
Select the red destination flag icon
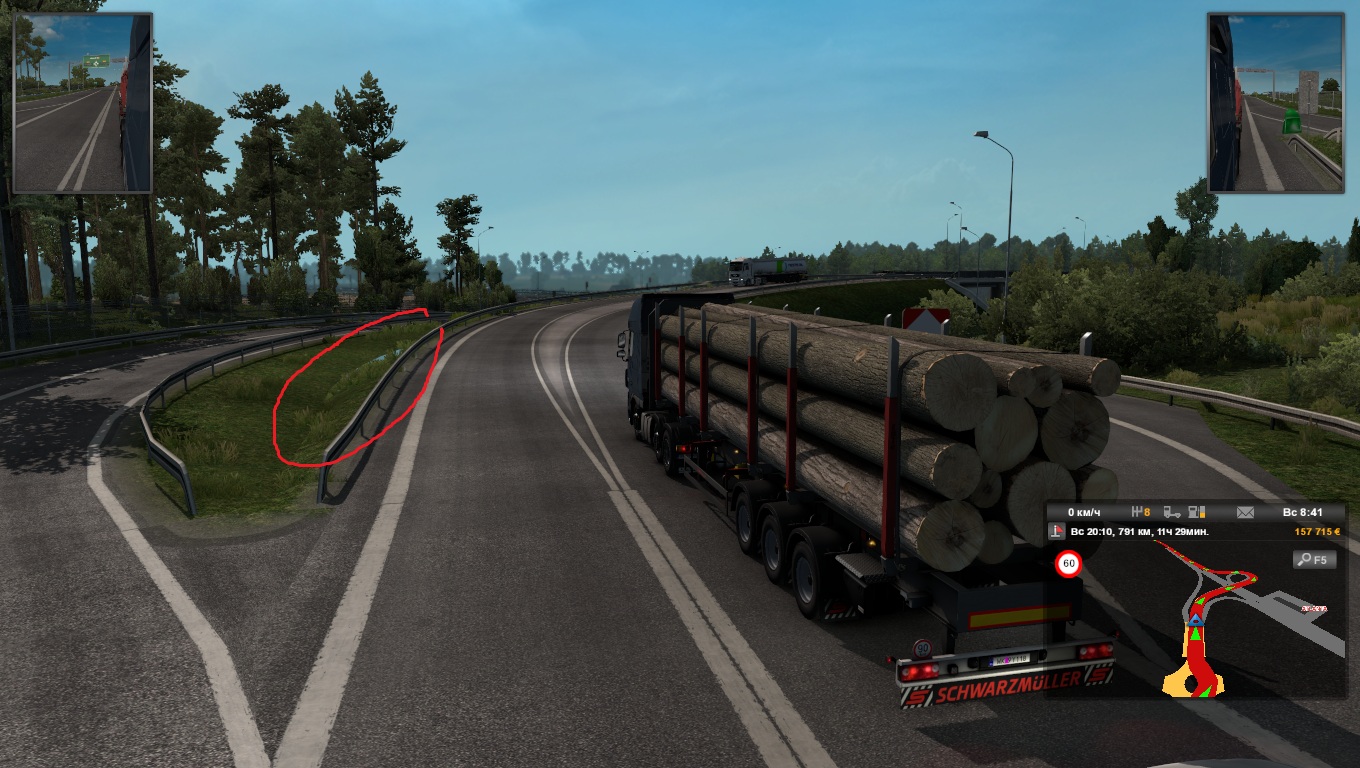tap(1059, 532)
